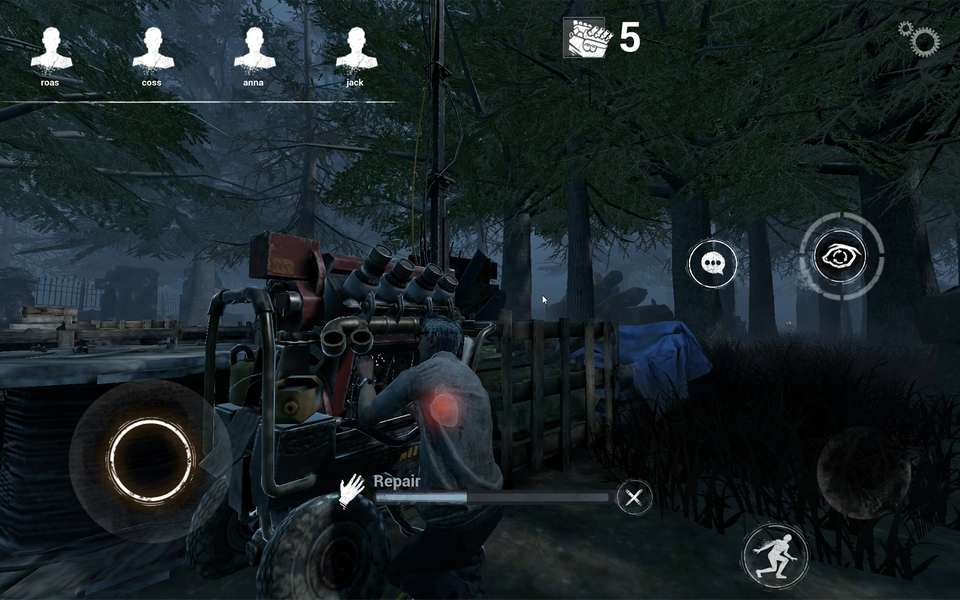Screen dimensions: 960x600
Task: Cancel the Repair action with X
Action: pos(634,496)
